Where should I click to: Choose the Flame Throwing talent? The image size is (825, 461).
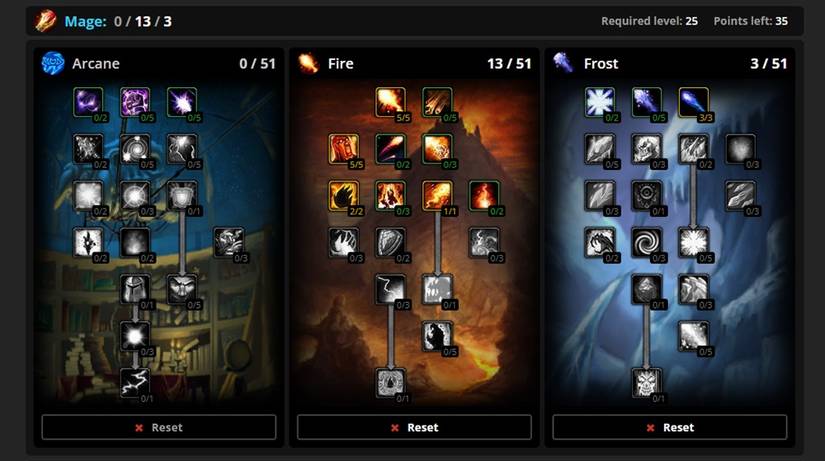[391, 149]
